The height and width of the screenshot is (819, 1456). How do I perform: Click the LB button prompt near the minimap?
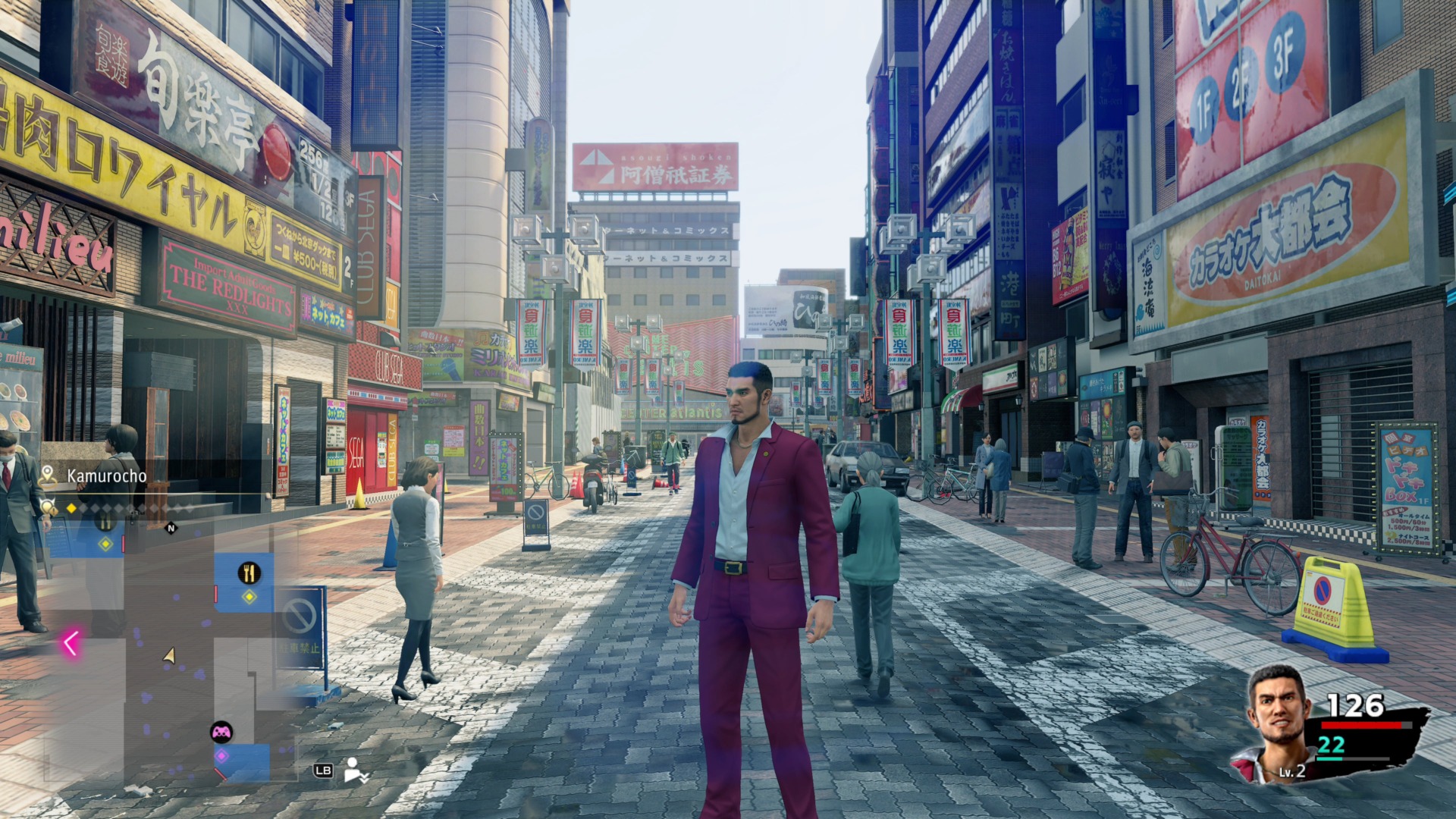(323, 771)
